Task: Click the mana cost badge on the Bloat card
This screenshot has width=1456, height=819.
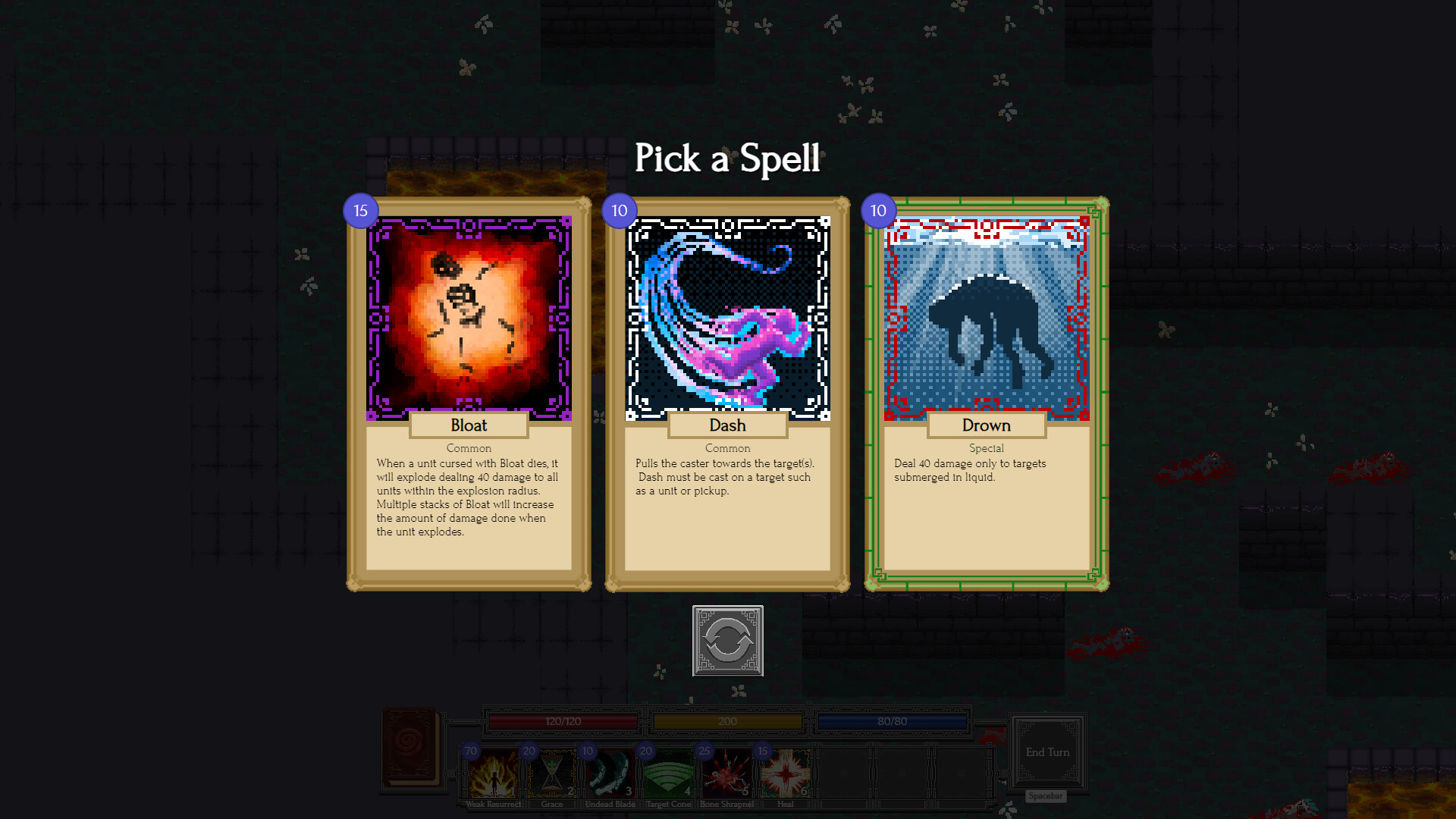Action: (359, 211)
